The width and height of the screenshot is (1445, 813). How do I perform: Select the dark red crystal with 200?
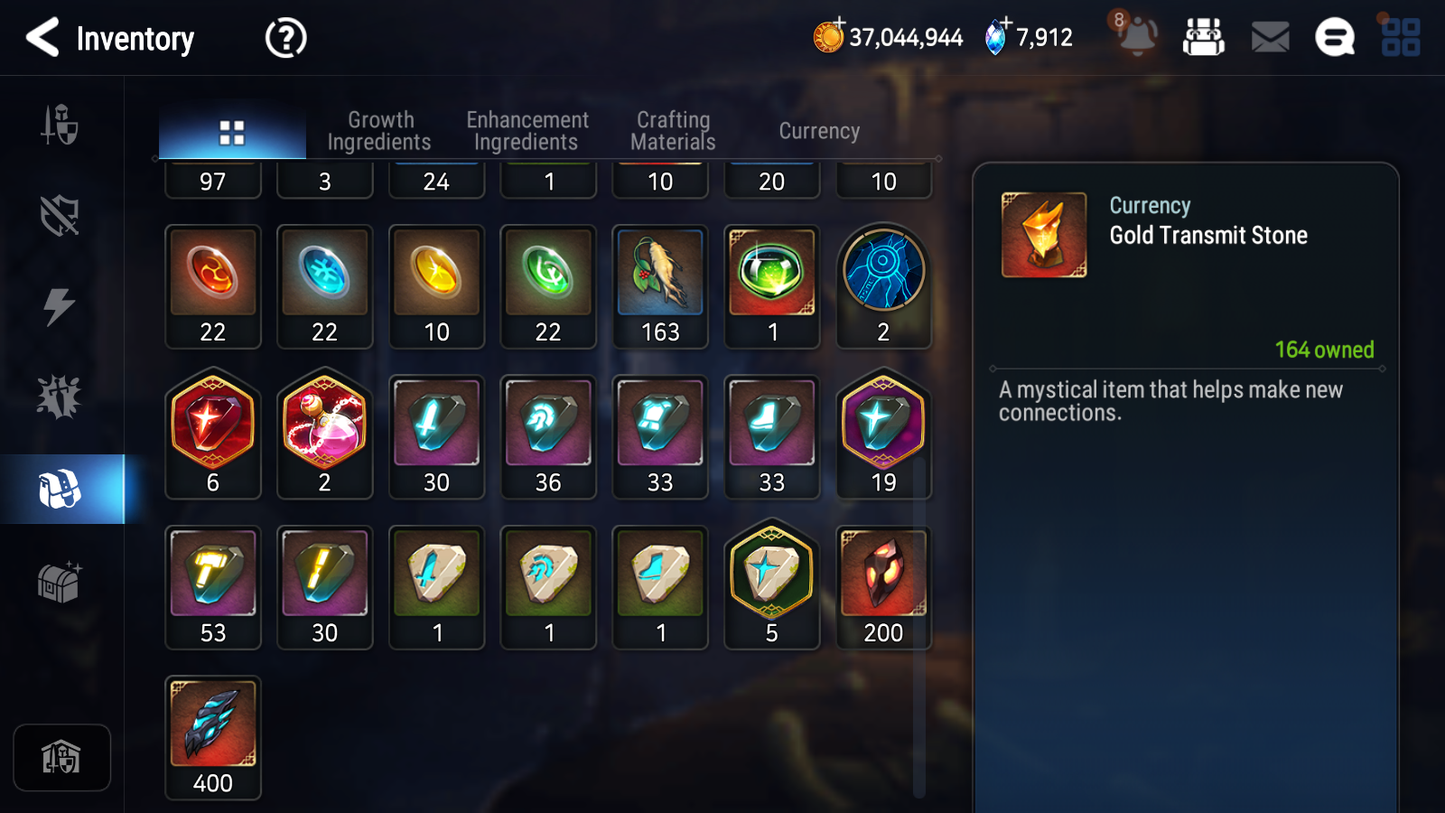coord(883,587)
